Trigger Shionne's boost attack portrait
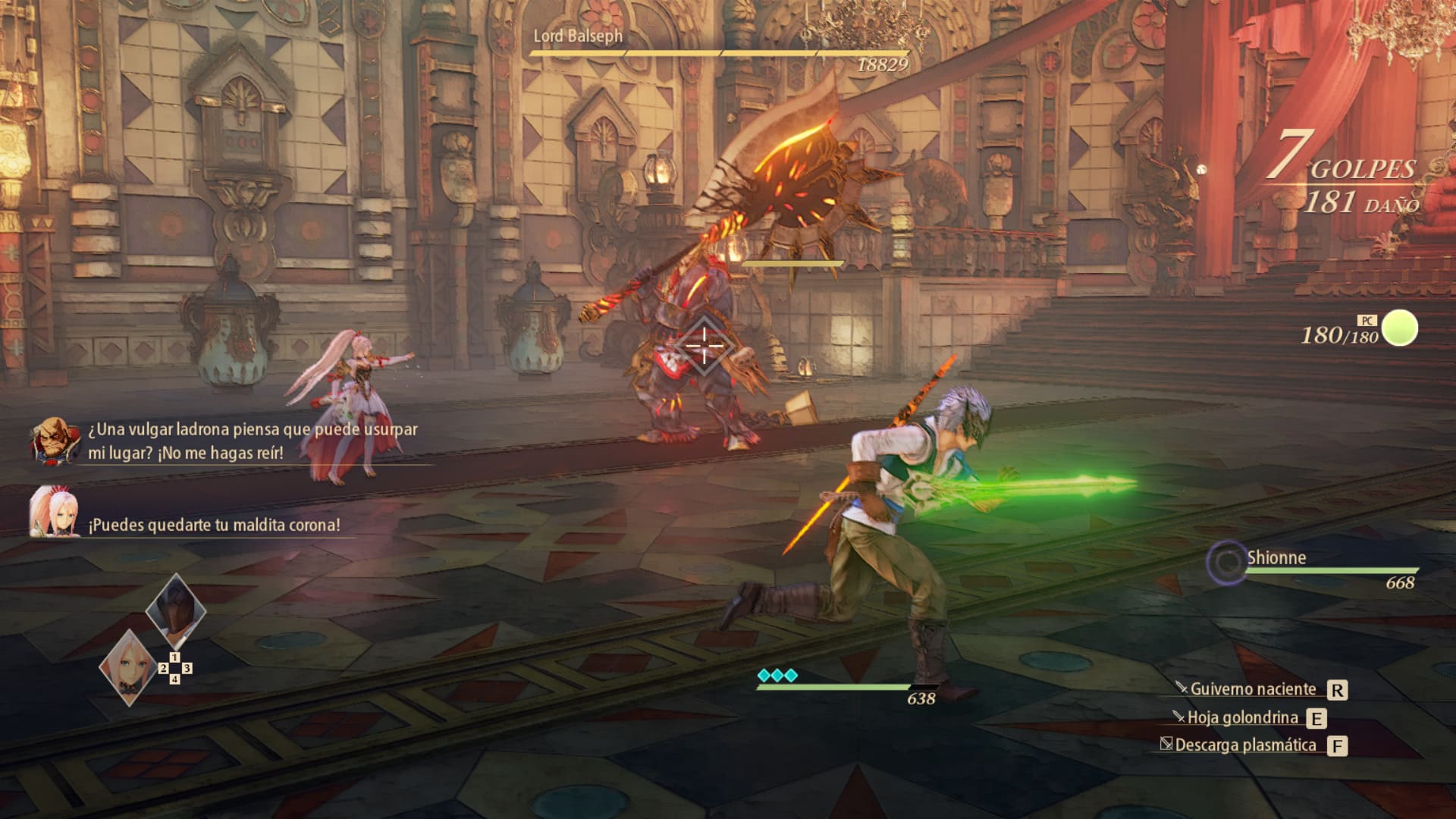Viewport: 1456px width, 819px height. [127, 667]
